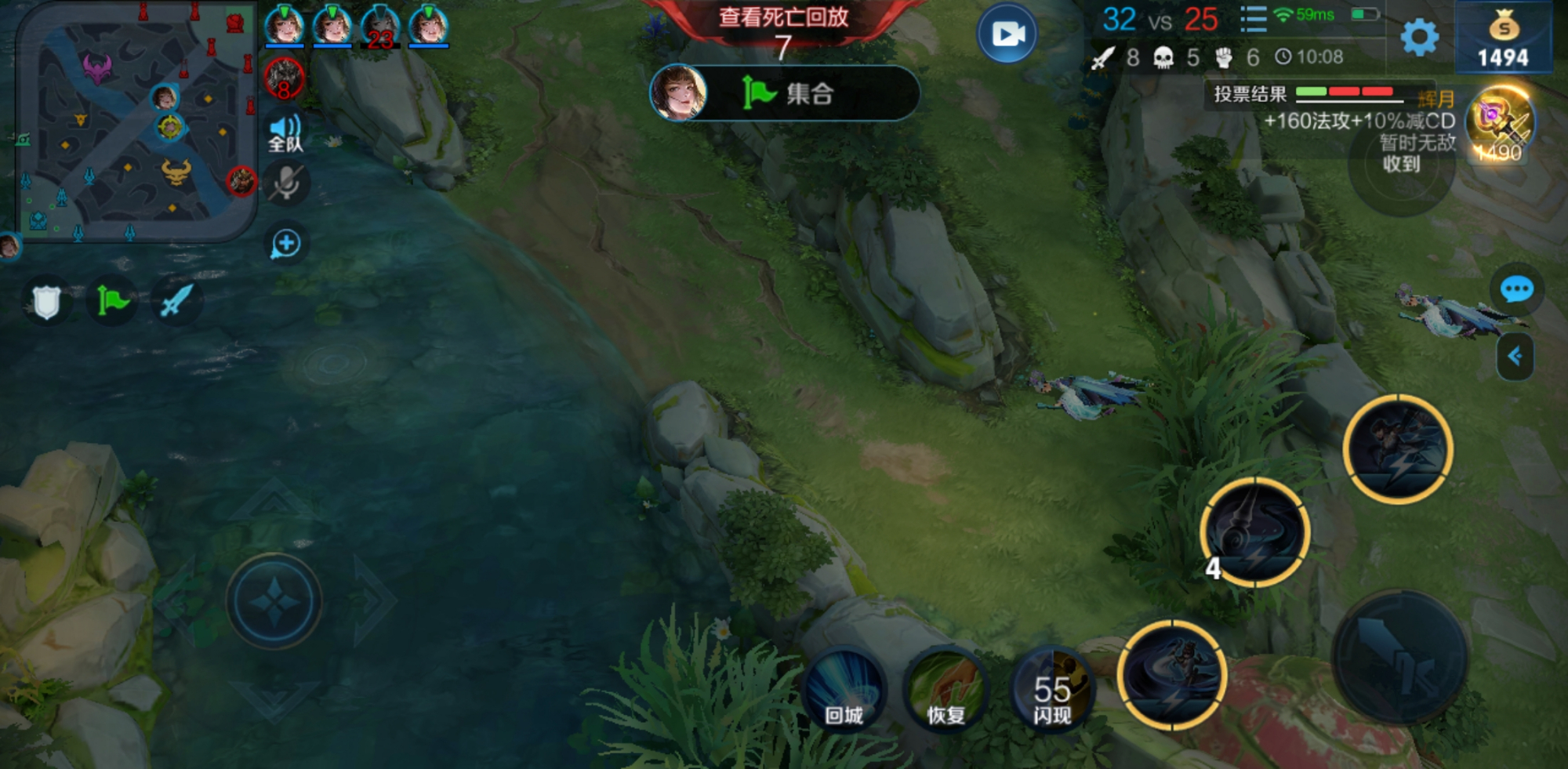Acknowledge with the 收到 button
1568x769 pixels.
click(x=1401, y=165)
